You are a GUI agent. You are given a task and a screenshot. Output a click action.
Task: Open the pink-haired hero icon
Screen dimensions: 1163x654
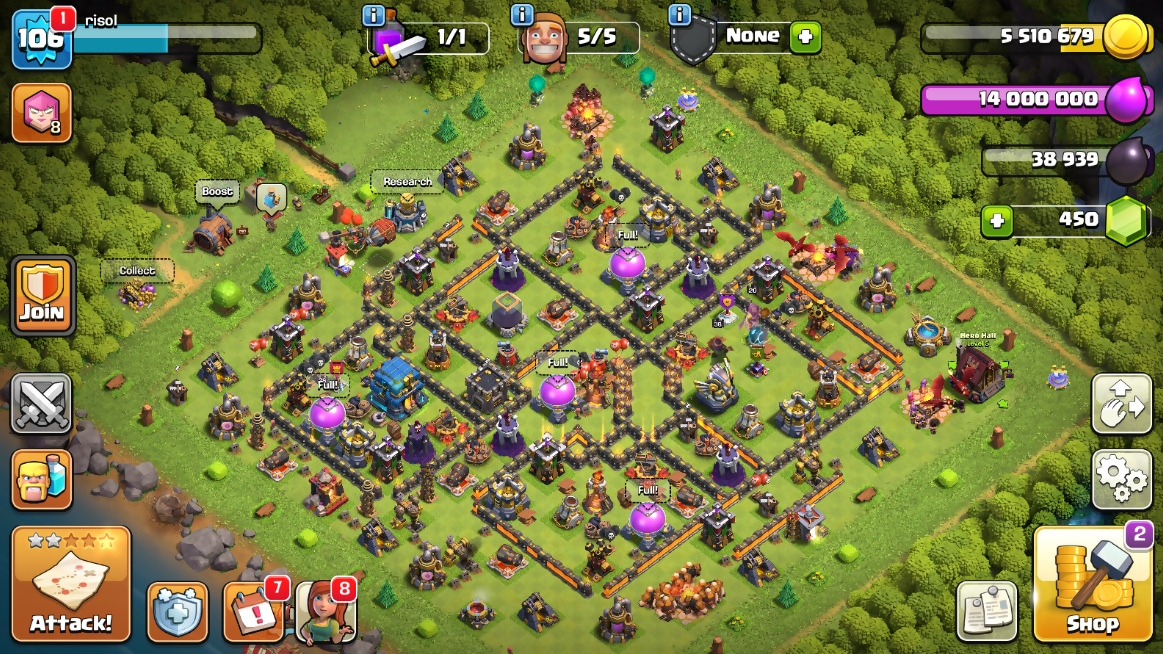tap(41, 112)
